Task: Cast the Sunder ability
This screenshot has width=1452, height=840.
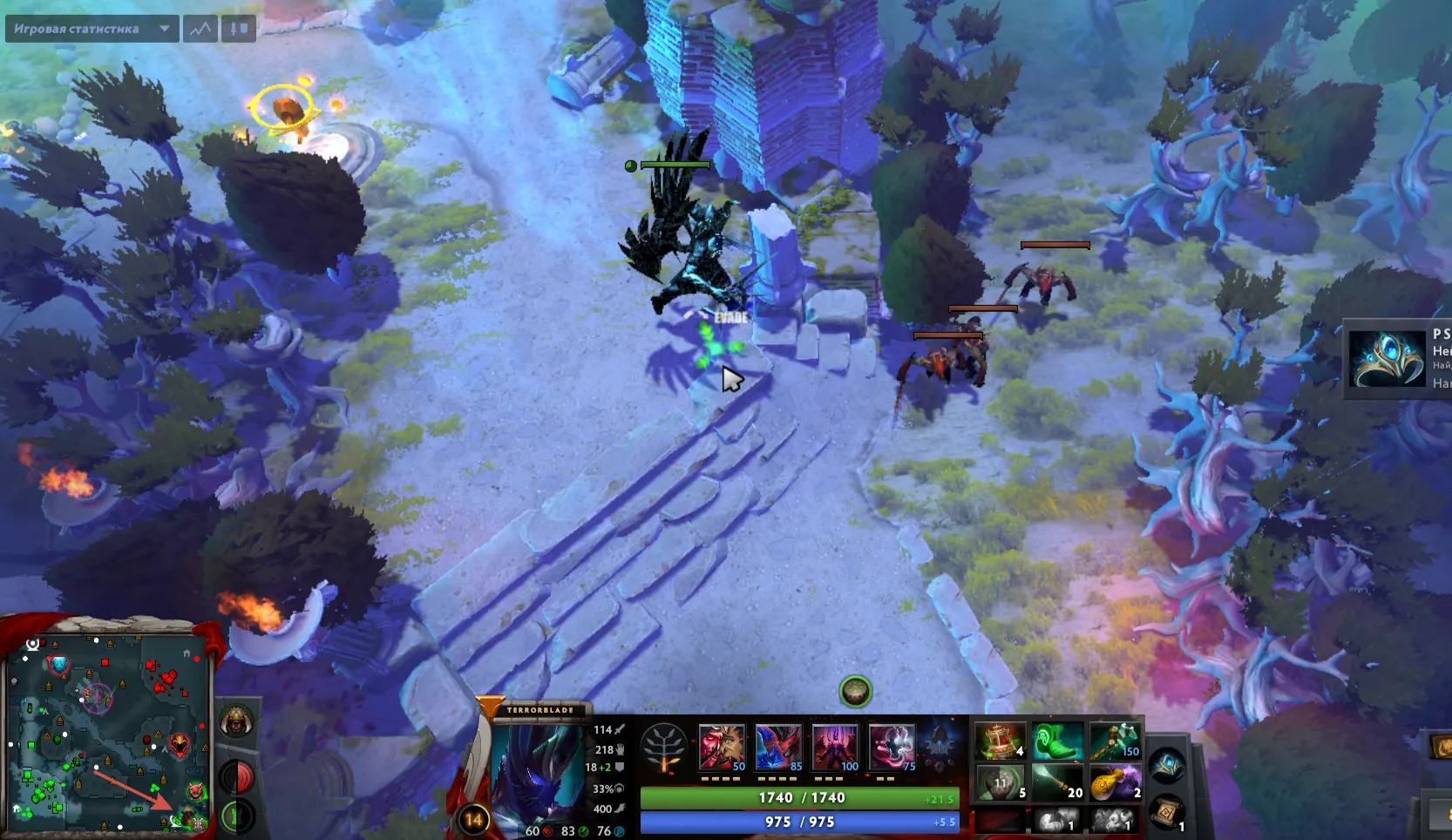Action: 892,748
